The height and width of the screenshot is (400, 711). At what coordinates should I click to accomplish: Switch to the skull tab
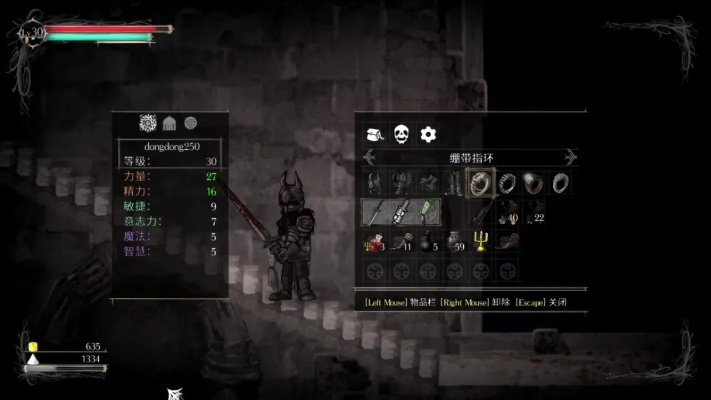401,134
